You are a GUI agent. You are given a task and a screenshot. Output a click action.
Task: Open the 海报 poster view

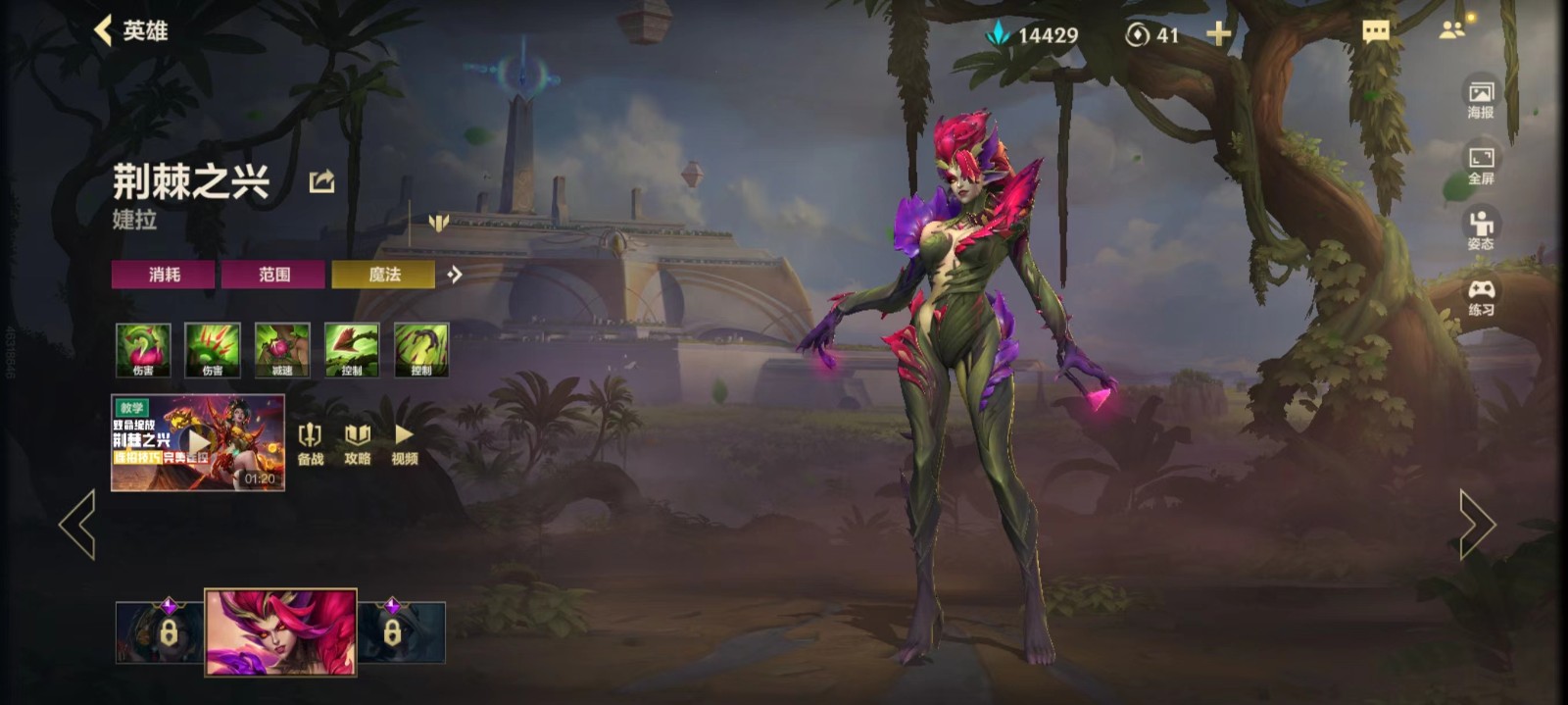[1480, 98]
